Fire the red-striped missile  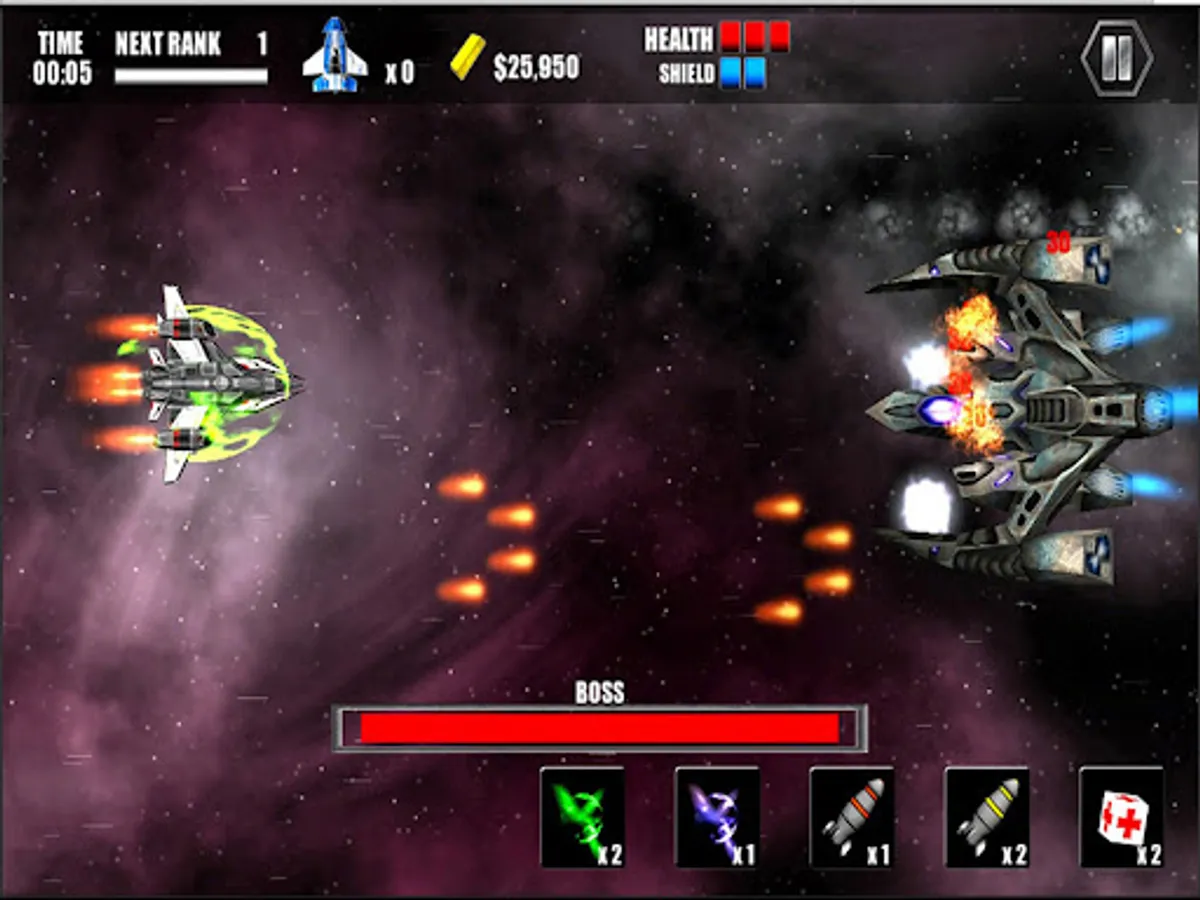[852, 817]
